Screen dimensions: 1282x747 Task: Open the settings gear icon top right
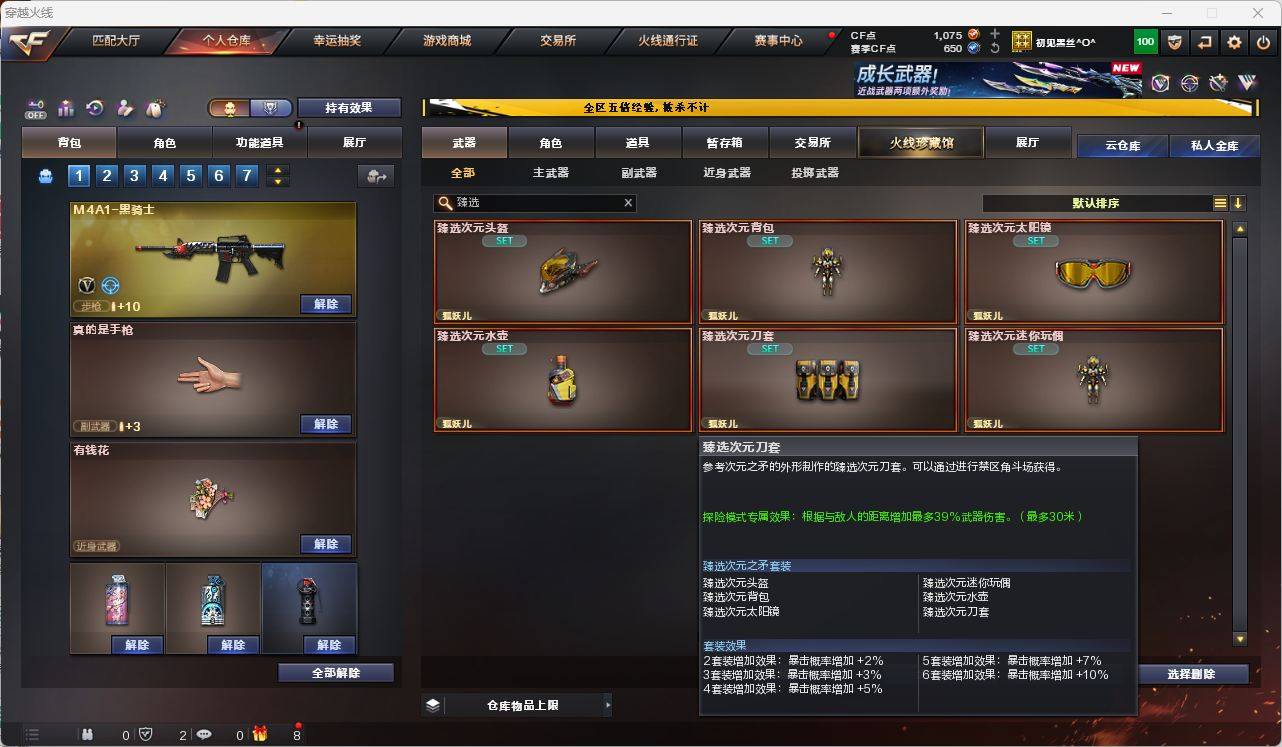tap(1232, 42)
